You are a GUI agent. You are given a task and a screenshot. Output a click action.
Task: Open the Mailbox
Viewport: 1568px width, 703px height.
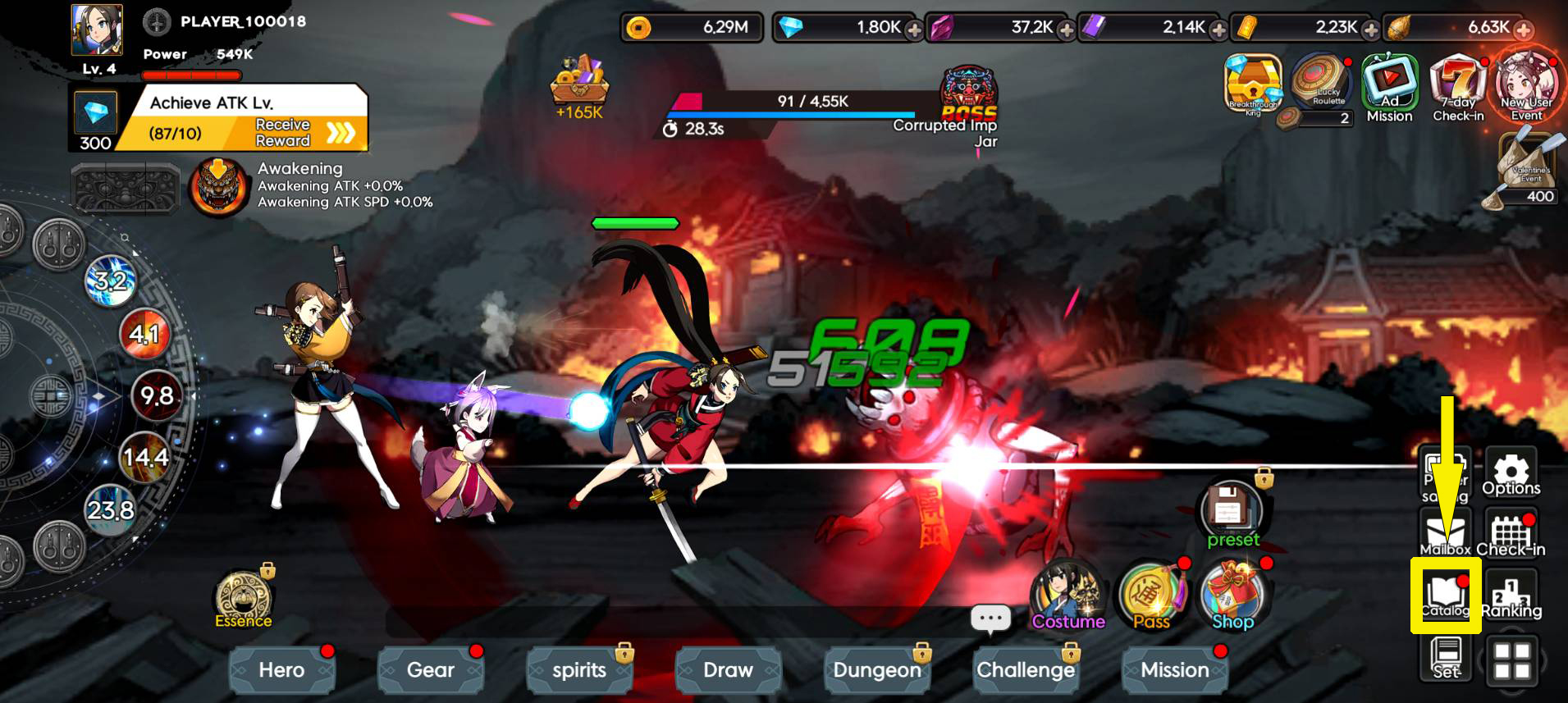coord(1445,533)
